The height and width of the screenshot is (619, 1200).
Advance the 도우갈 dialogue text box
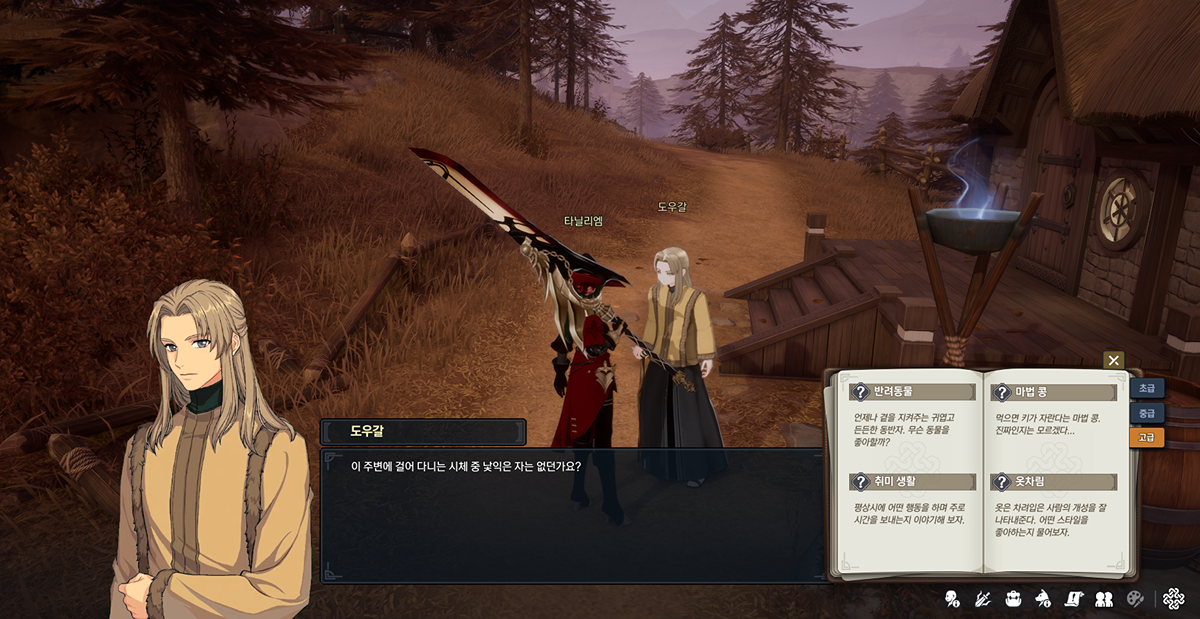571,514
